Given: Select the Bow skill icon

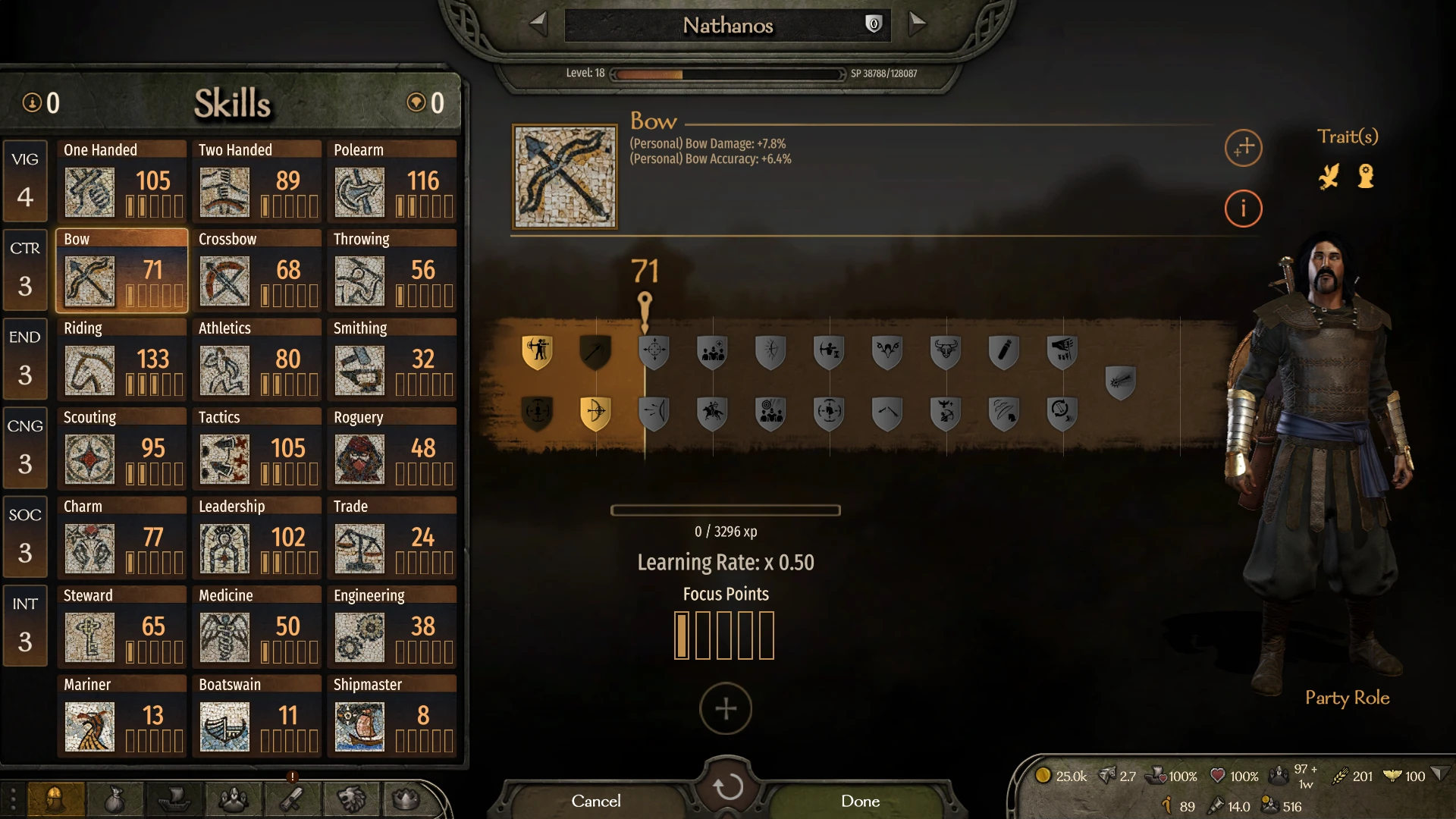Looking at the screenshot, I should [x=89, y=281].
